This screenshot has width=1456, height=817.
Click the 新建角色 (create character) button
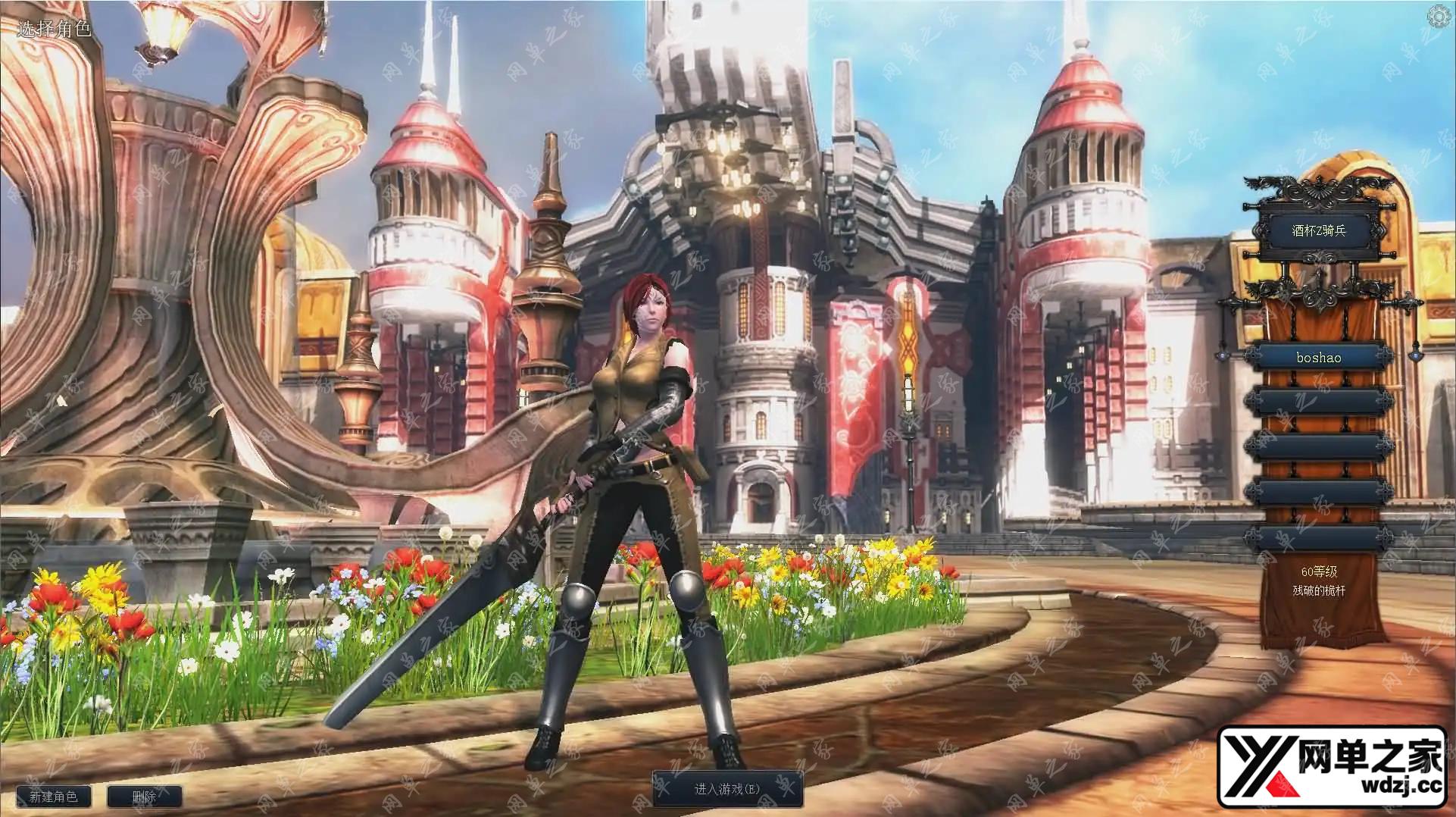[x=53, y=797]
